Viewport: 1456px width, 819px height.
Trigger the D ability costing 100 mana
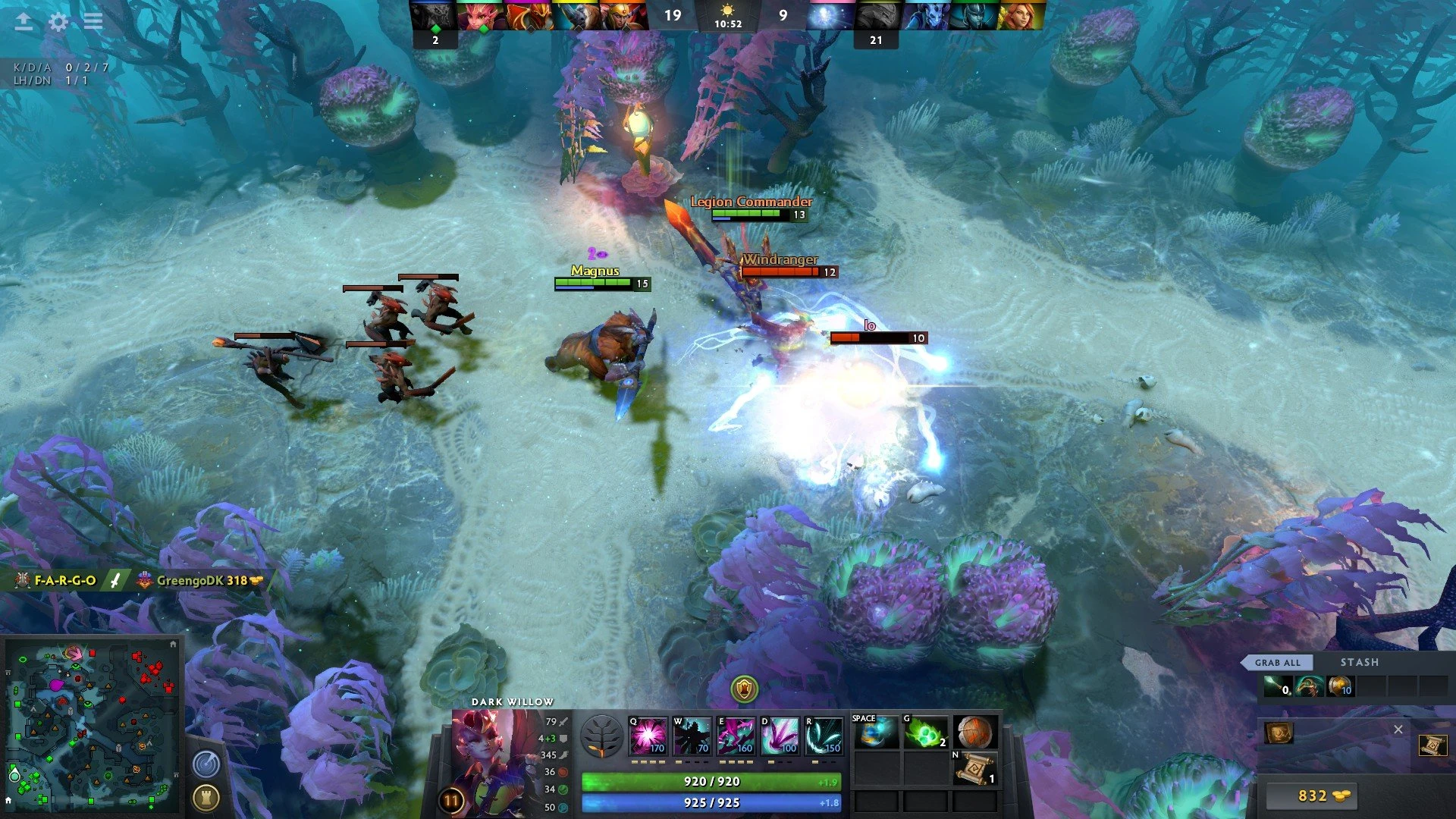pyautogui.click(x=780, y=736)
